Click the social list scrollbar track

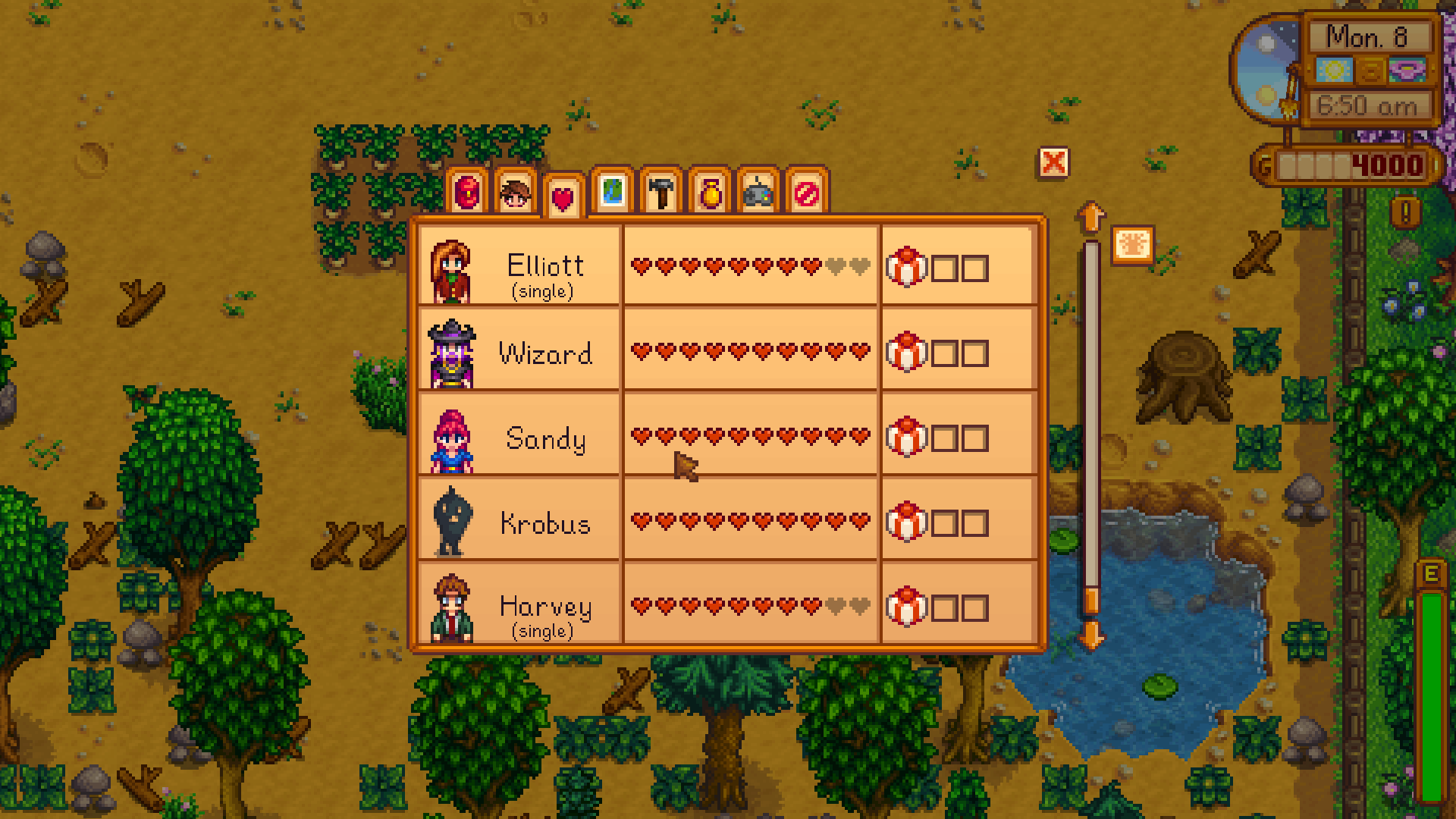1090,425
